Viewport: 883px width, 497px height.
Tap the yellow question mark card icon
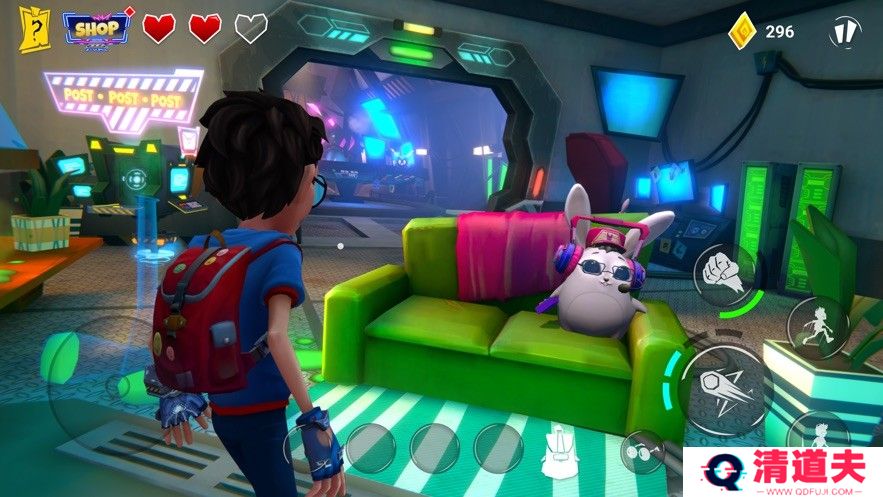(33, 29)
